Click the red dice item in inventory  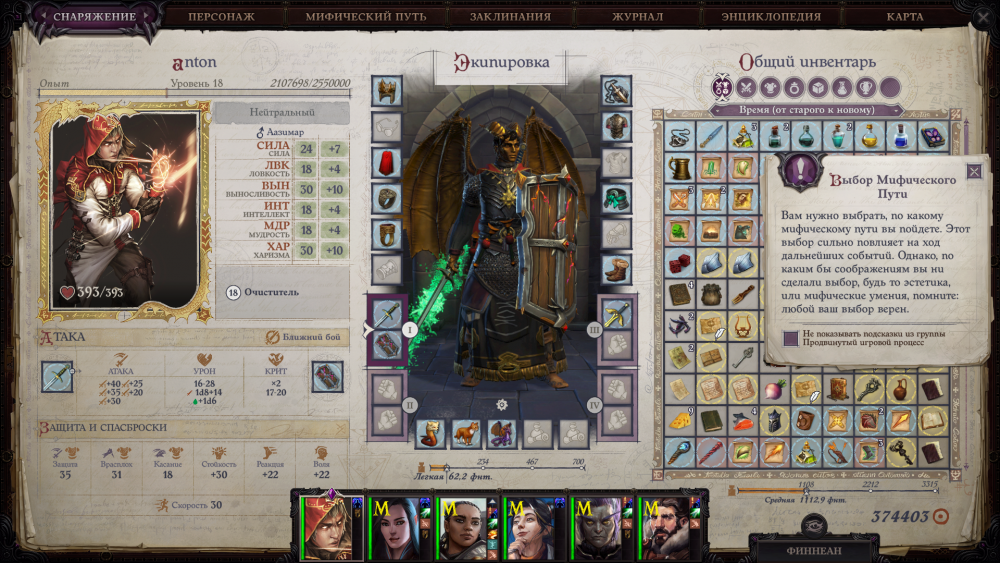coord(681,262)
